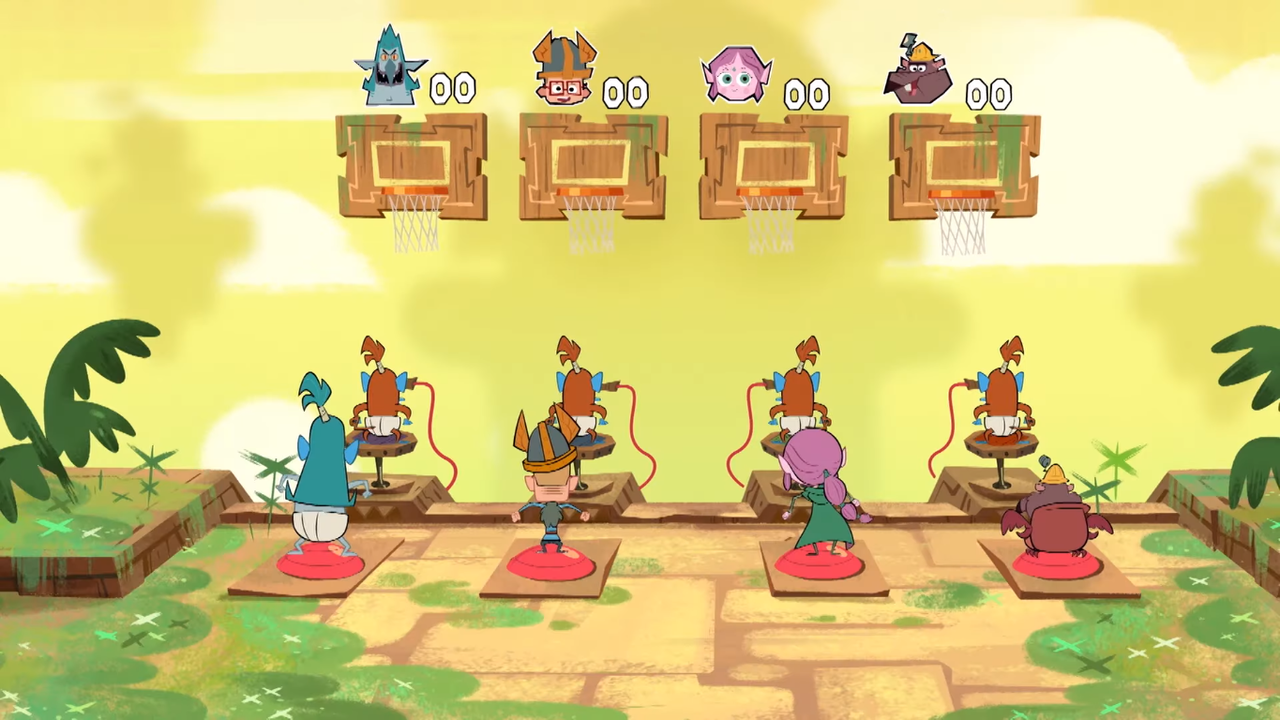Click the blue spiky monster player portrait
Image resolution: width=1280 pixels, height=720 pixels.
point(389,70)
